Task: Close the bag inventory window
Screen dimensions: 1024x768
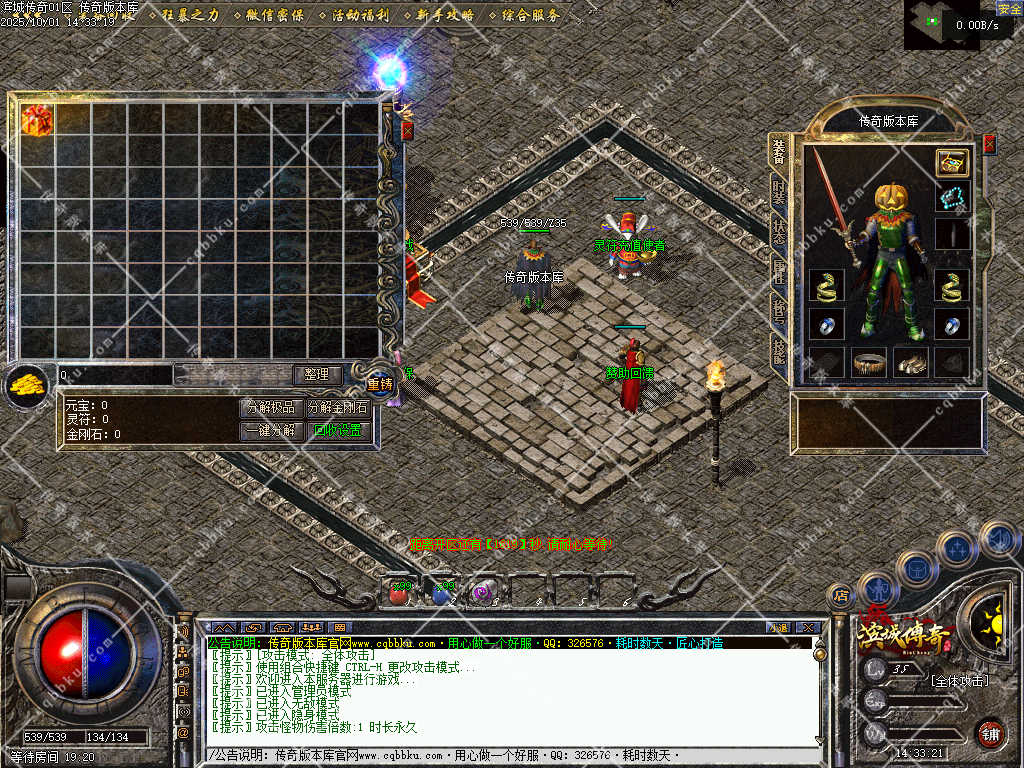Action: coord(407,130)
